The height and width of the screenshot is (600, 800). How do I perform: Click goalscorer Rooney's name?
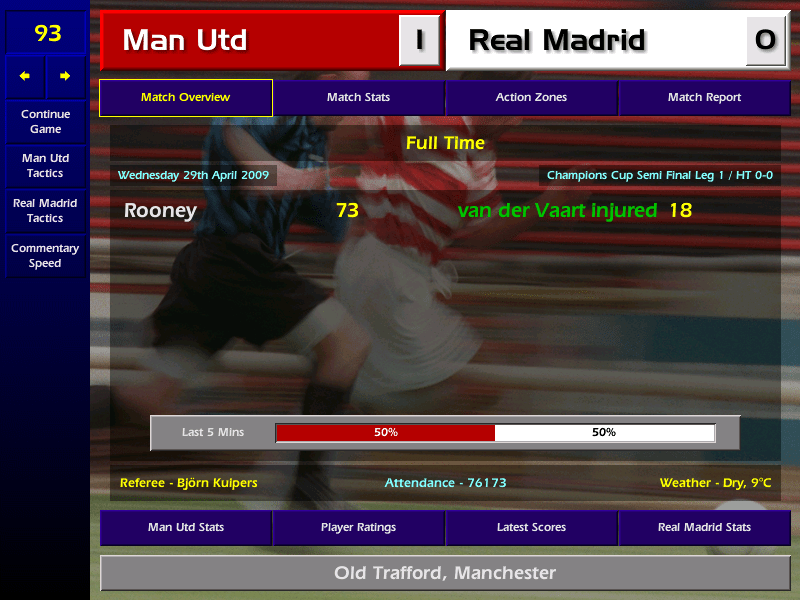(x=160, y=211)
